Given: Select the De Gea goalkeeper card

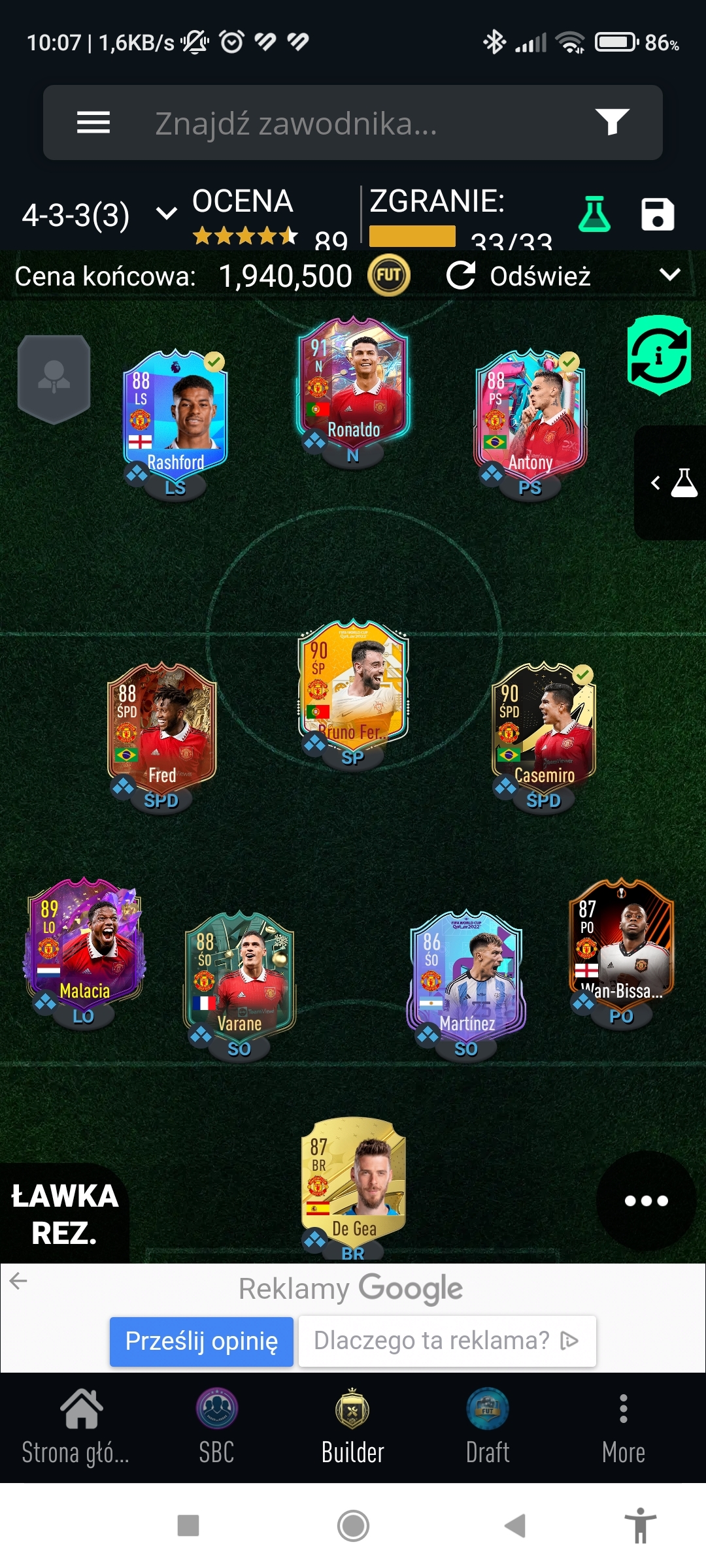Looking at the screenshot, I should pos(353,1183).
